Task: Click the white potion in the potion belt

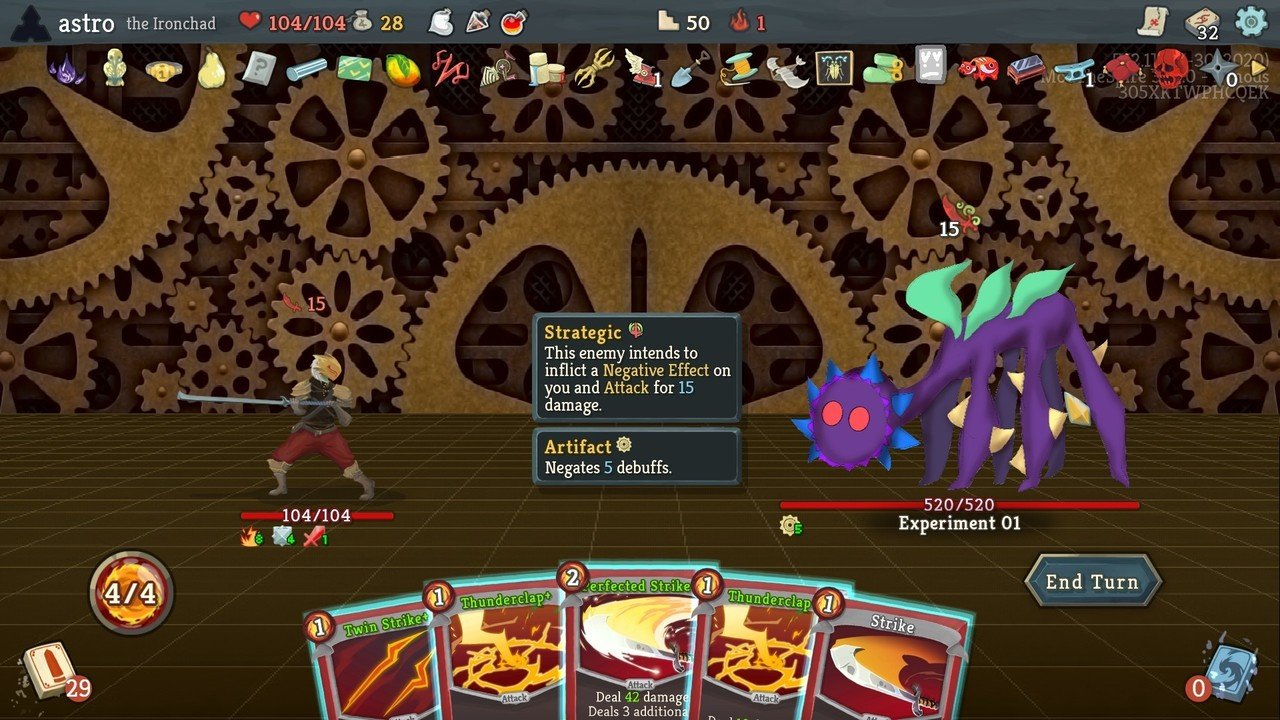Action: tap(442, 22)
